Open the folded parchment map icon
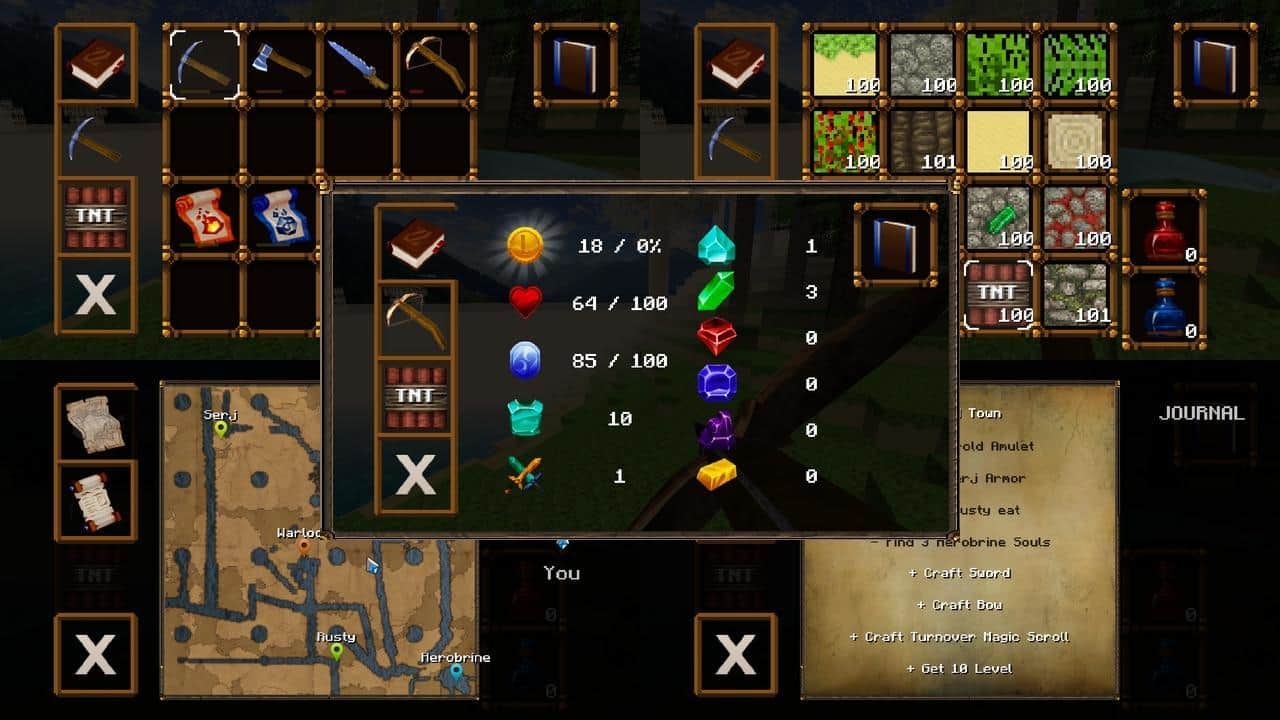Screen dimensions: 1280x720 (96, 421)
